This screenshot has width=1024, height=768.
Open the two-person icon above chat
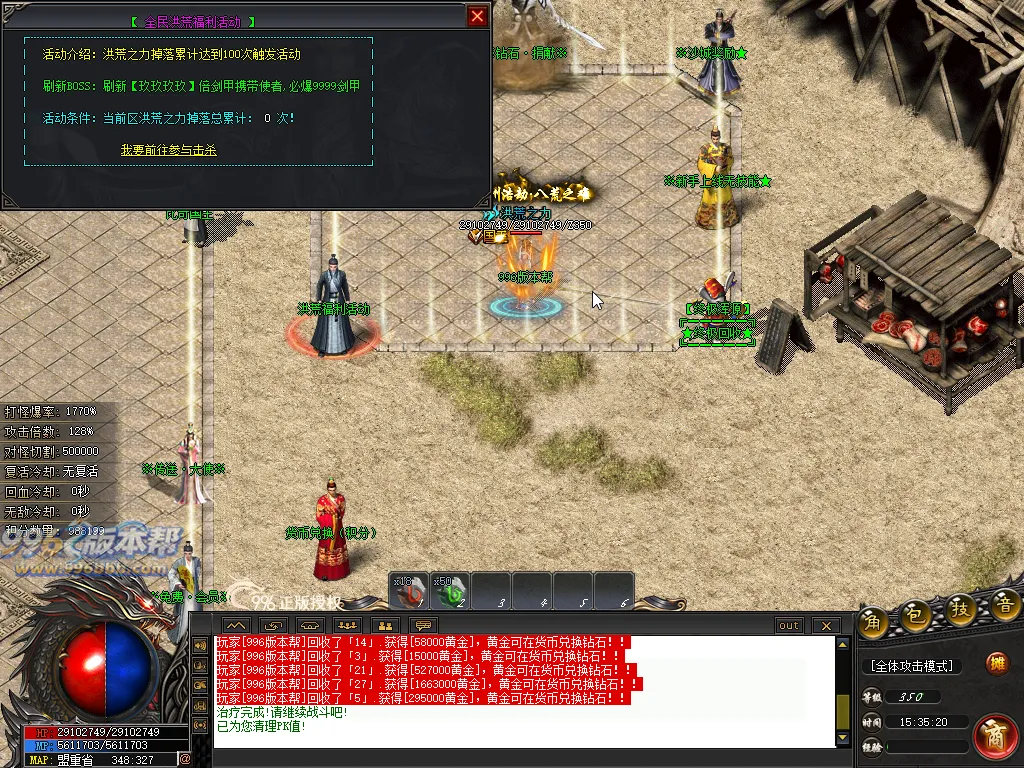click(384, 626)
